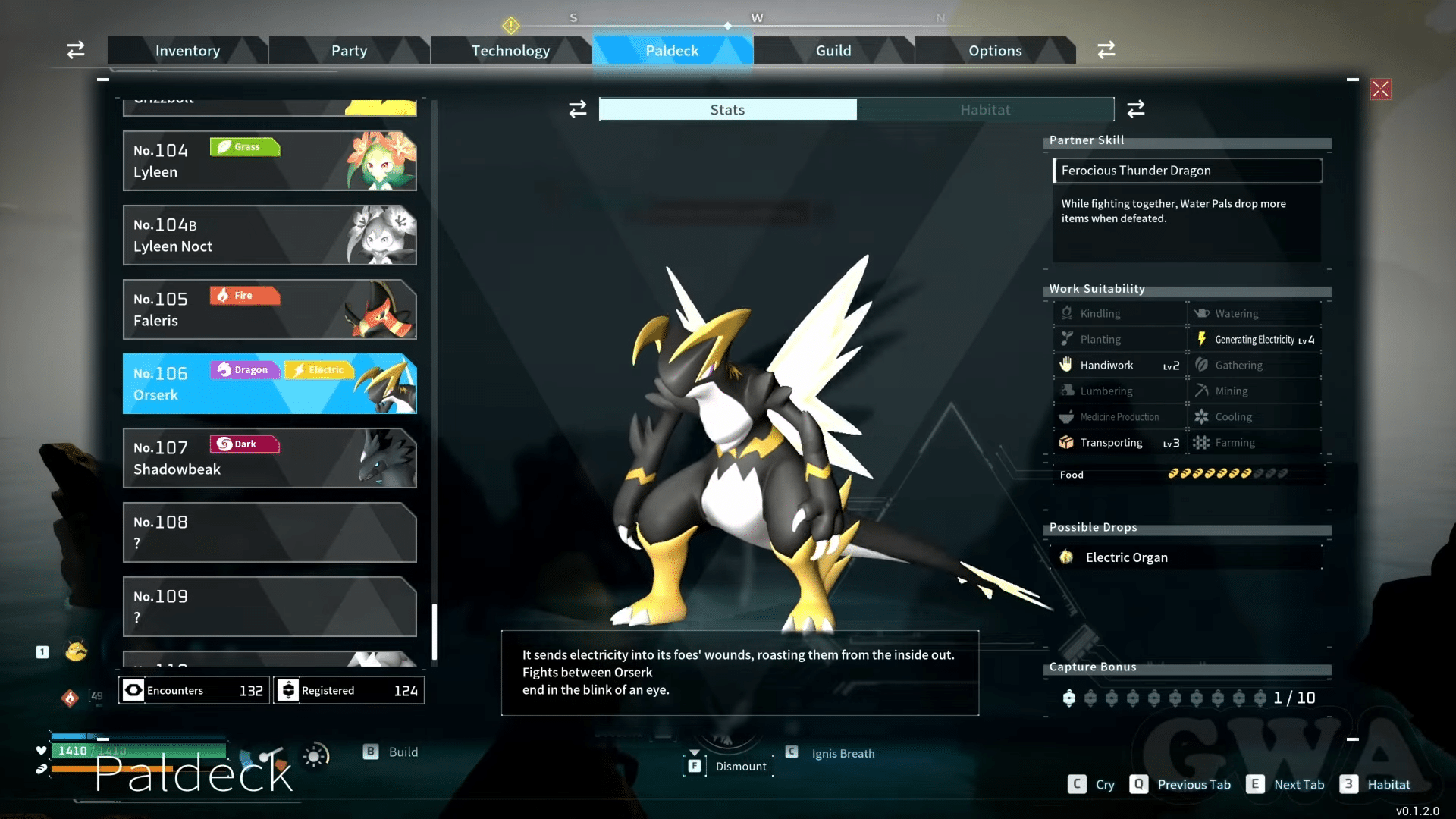
Task: Click the swap arrows right of Habitat
Action: click(x=1135, y=109)
